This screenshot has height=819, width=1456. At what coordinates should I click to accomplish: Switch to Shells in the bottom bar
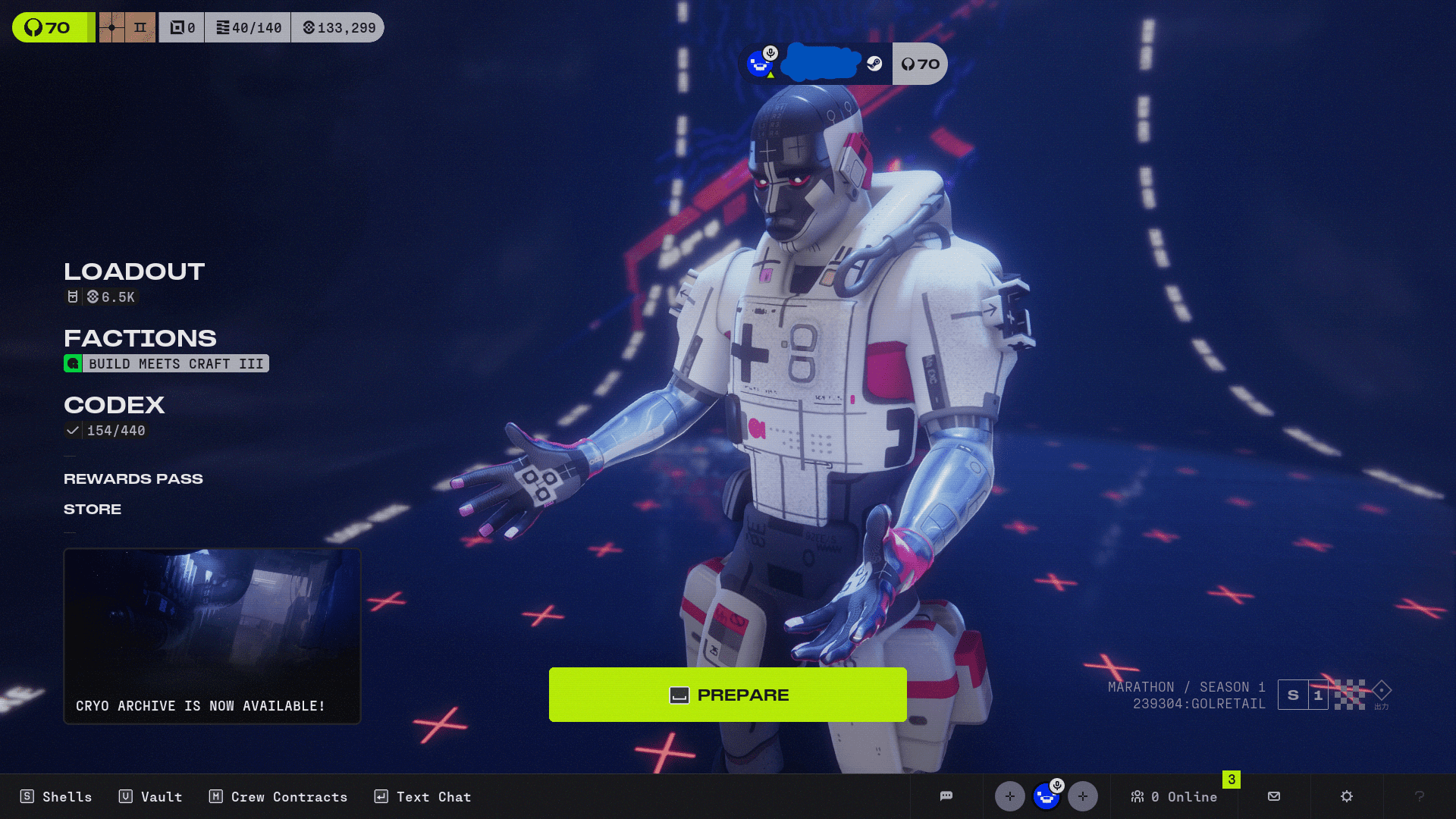[56, 796]
